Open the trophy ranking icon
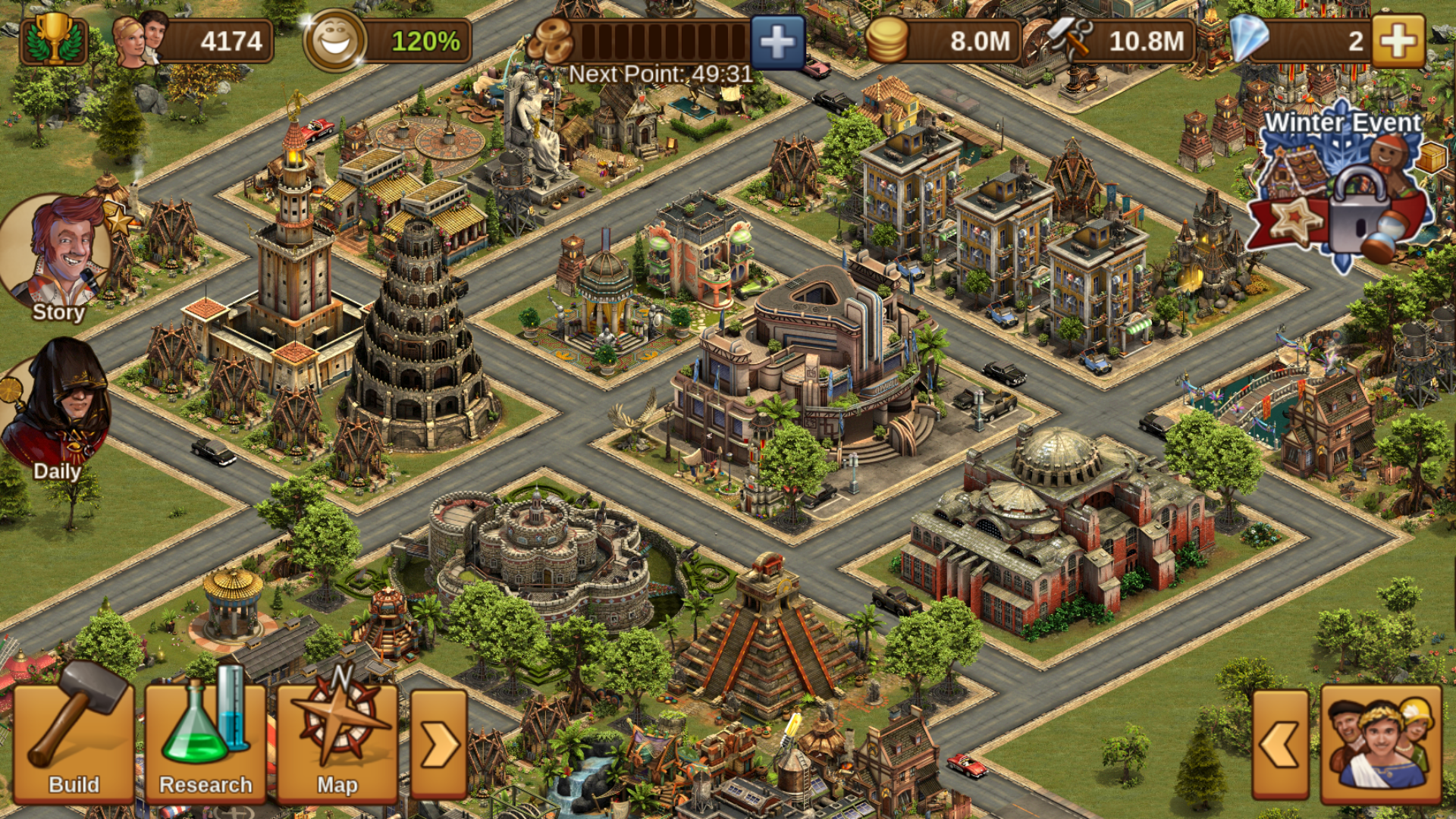This screenshot has height=819, width=1456. 55,39
